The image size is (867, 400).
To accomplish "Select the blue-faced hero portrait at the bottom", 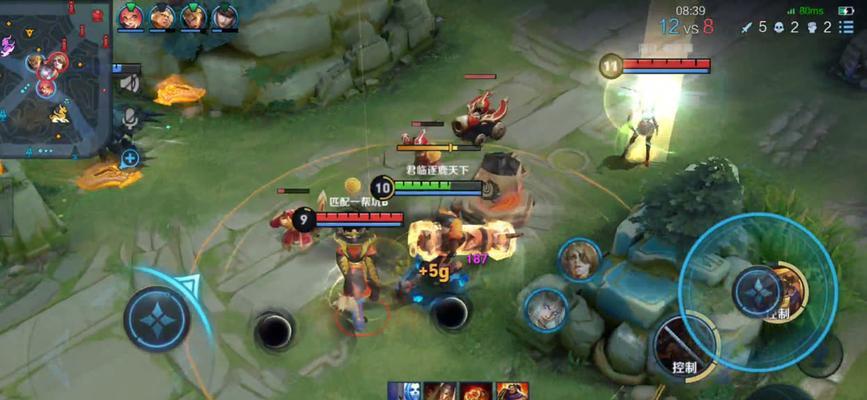I will point(404,391).
